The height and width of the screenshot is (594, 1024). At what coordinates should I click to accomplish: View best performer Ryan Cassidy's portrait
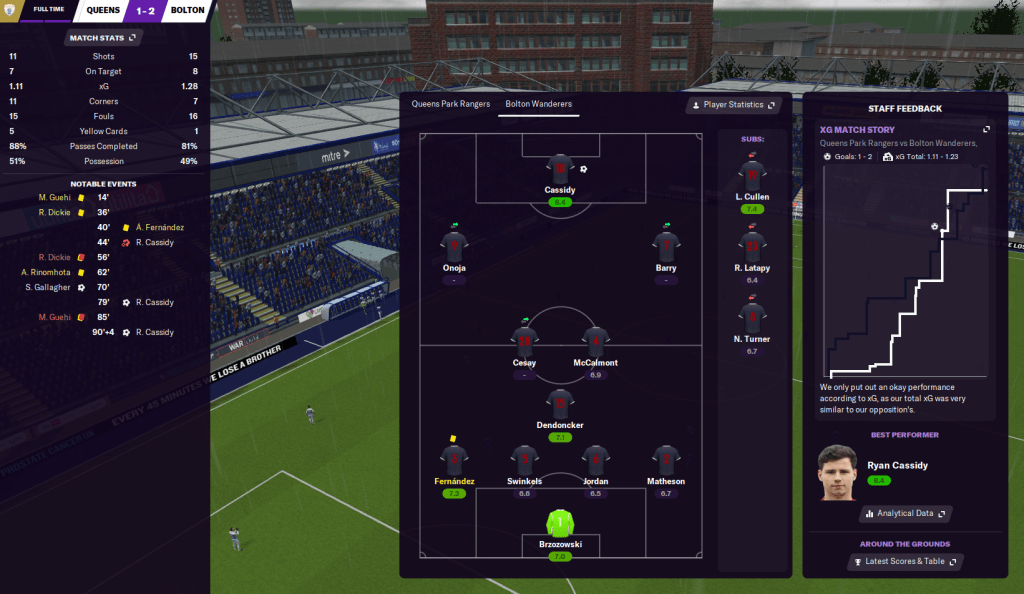click(x=839, y=472)
